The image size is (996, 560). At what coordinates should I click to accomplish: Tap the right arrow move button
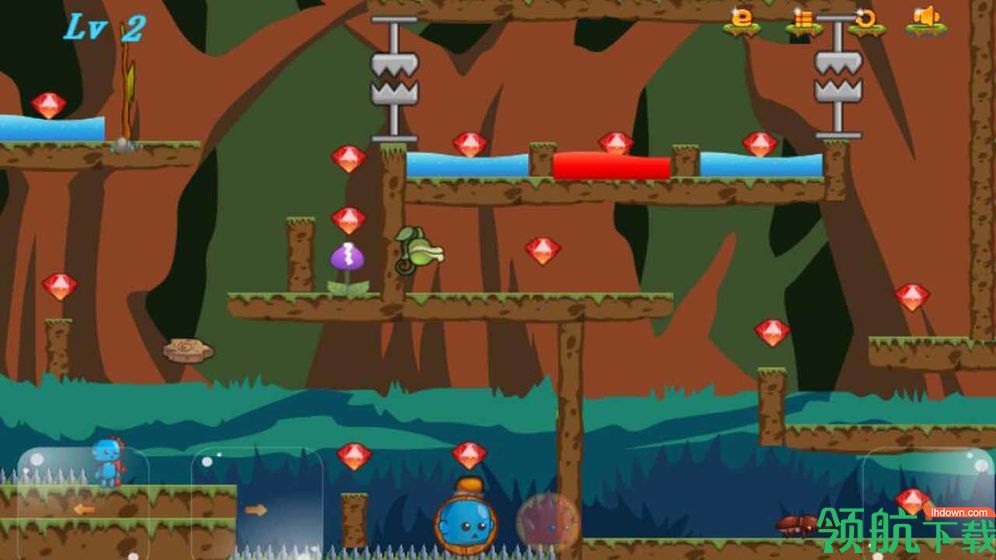(x=256, y=508)
